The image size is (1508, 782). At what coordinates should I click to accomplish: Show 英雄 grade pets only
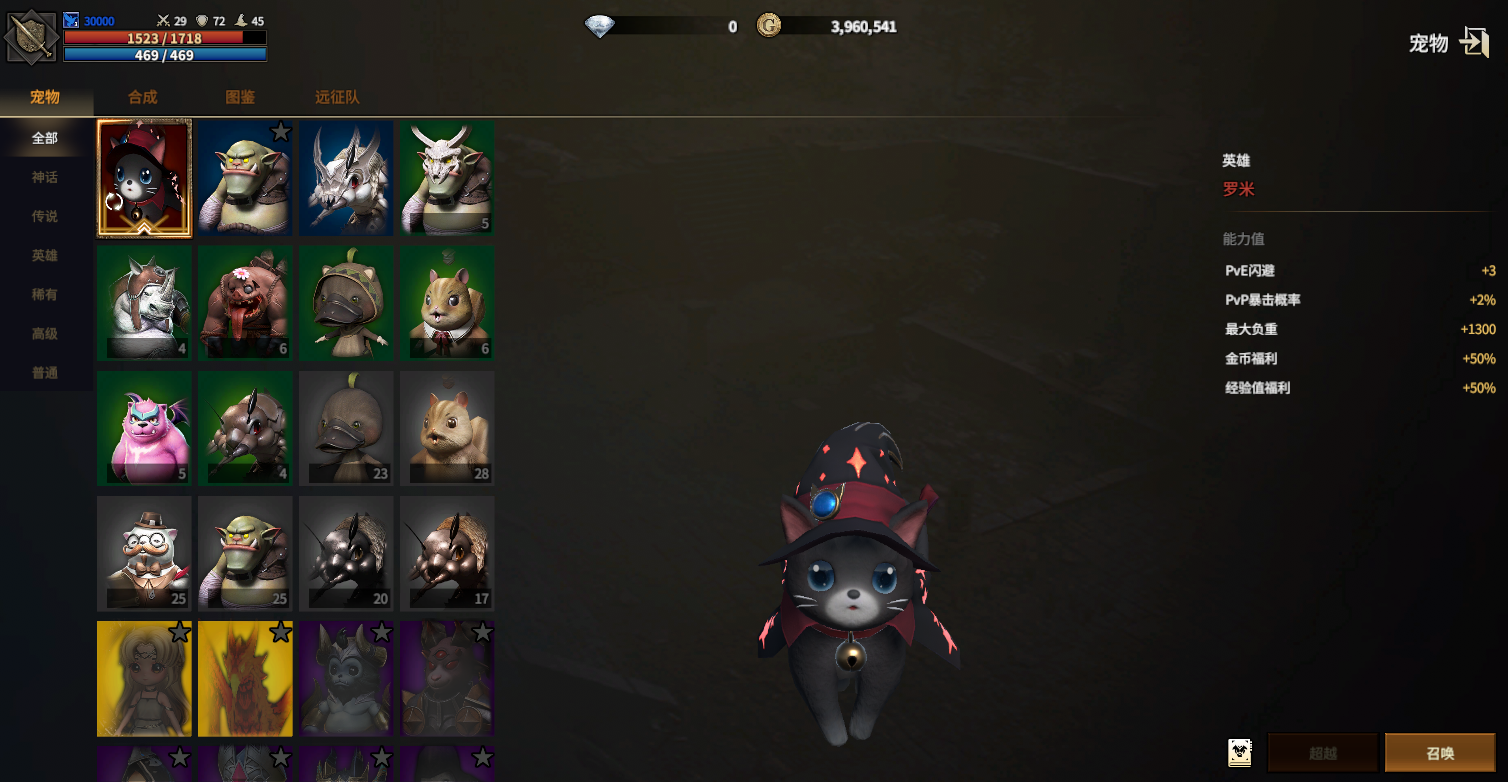pyautogui.click(x=45, y=255)
